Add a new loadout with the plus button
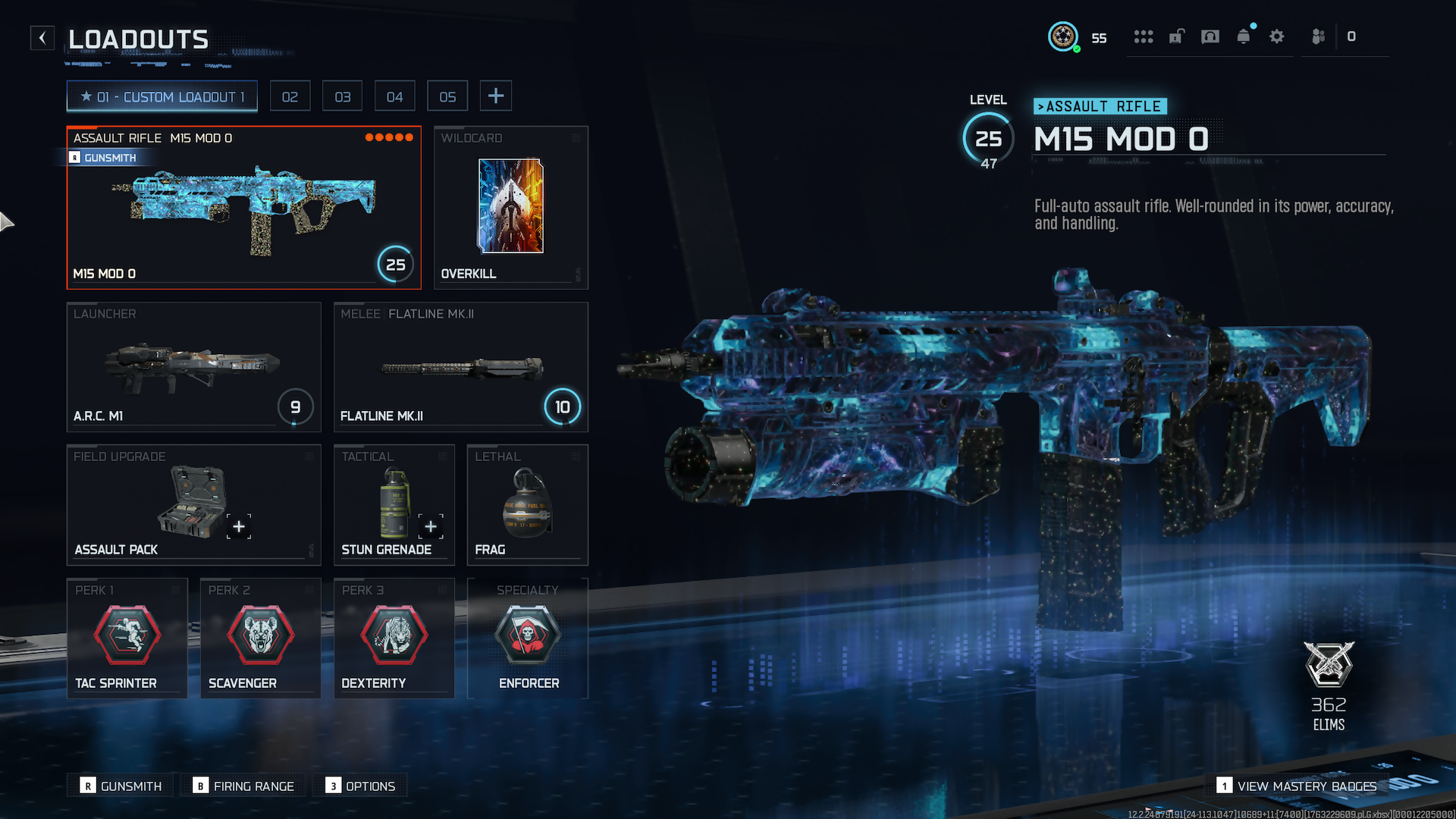This screenshot has height=819, width=1456. [496, 96]
